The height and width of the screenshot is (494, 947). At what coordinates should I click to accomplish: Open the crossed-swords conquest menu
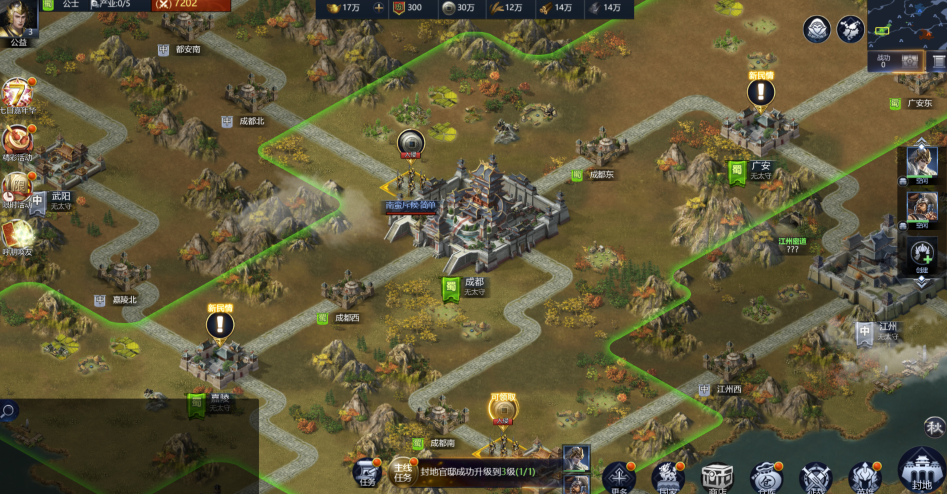pos(816,477)
